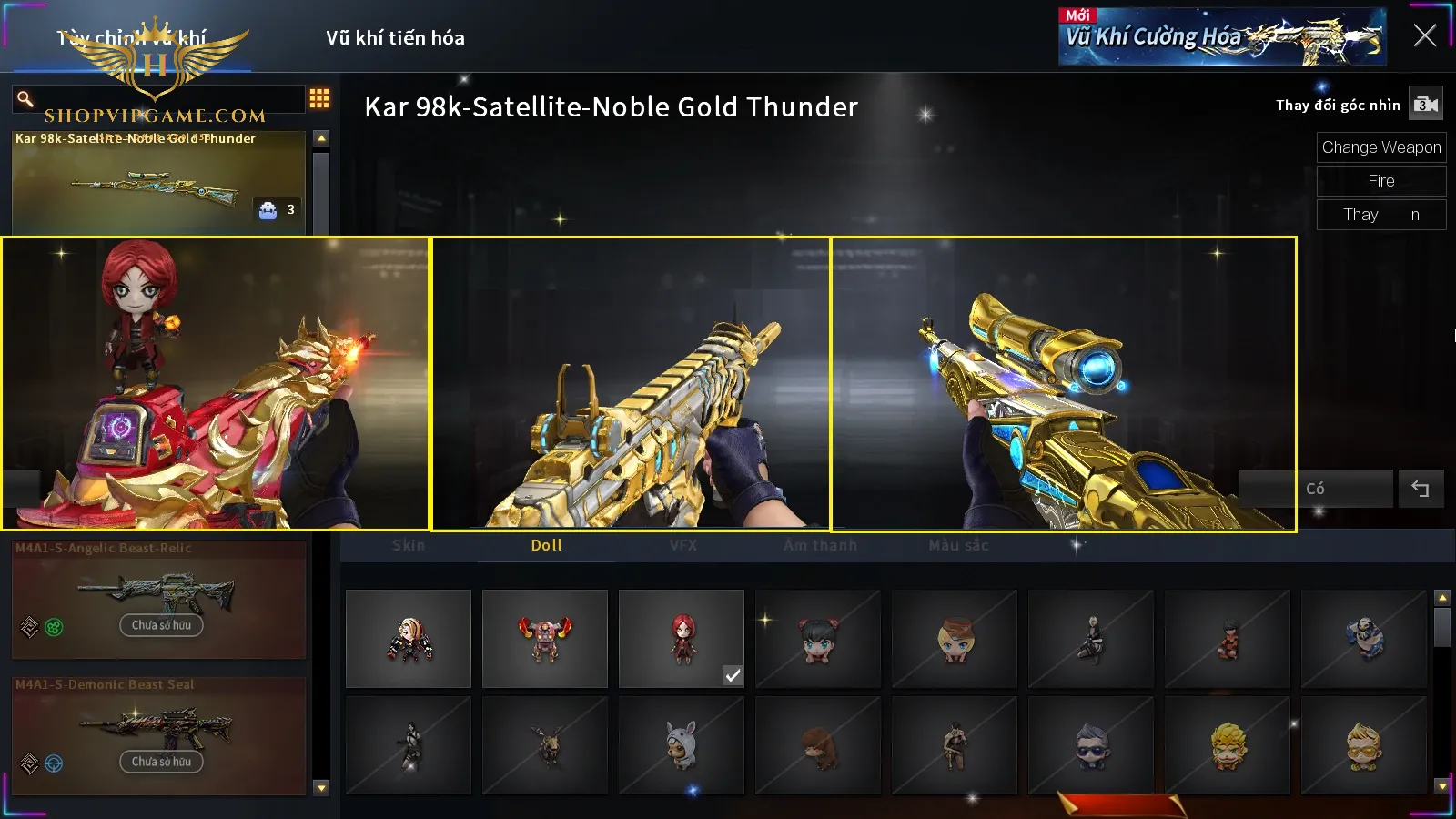This screenshot has width=1456, height=819.
Task: Select the M4A1-S-Demonic Beast Seal weapon
Action: point(159,734)
